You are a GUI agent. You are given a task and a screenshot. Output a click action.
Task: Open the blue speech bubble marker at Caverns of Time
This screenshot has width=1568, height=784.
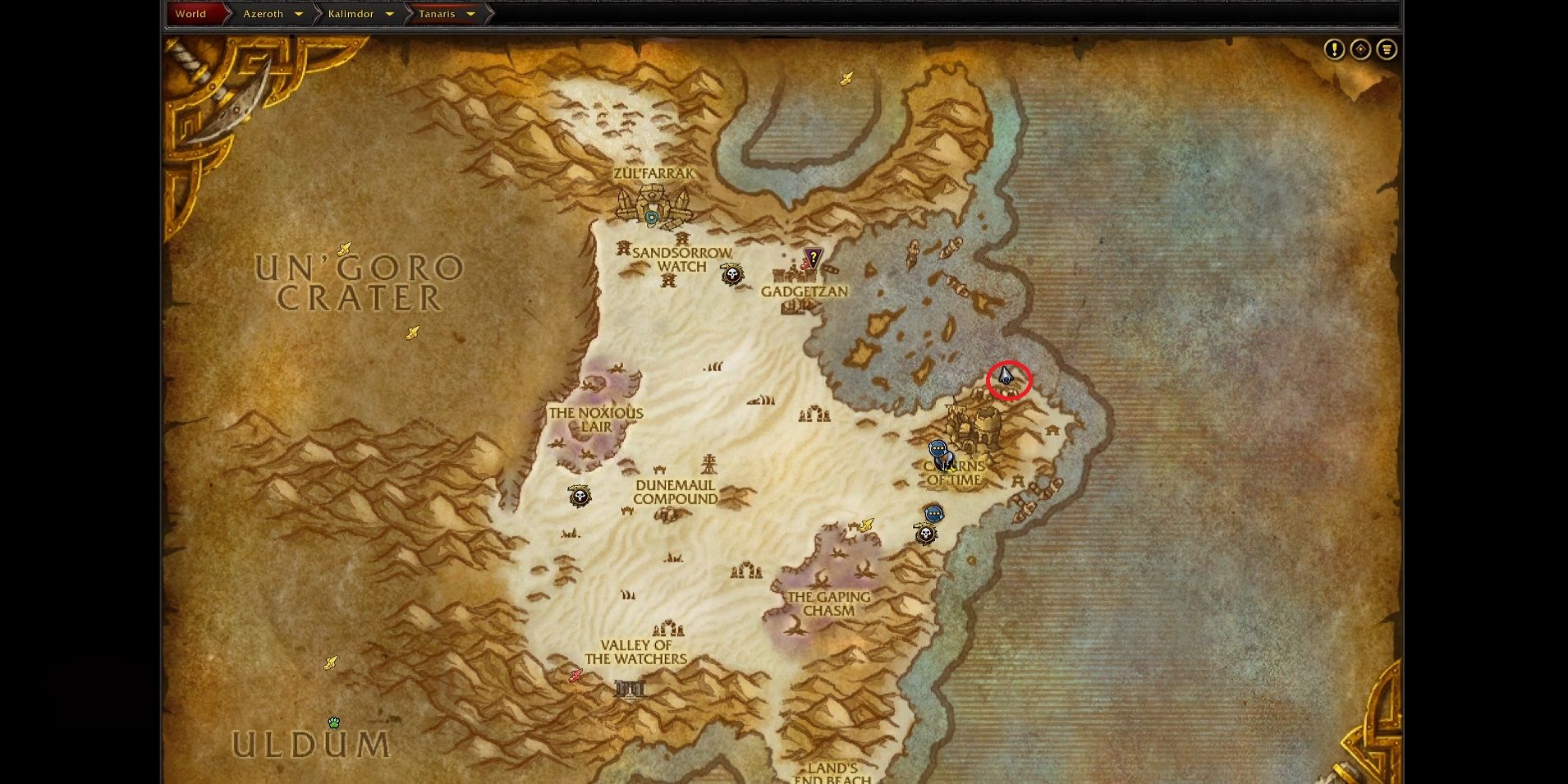coord(938,449)
